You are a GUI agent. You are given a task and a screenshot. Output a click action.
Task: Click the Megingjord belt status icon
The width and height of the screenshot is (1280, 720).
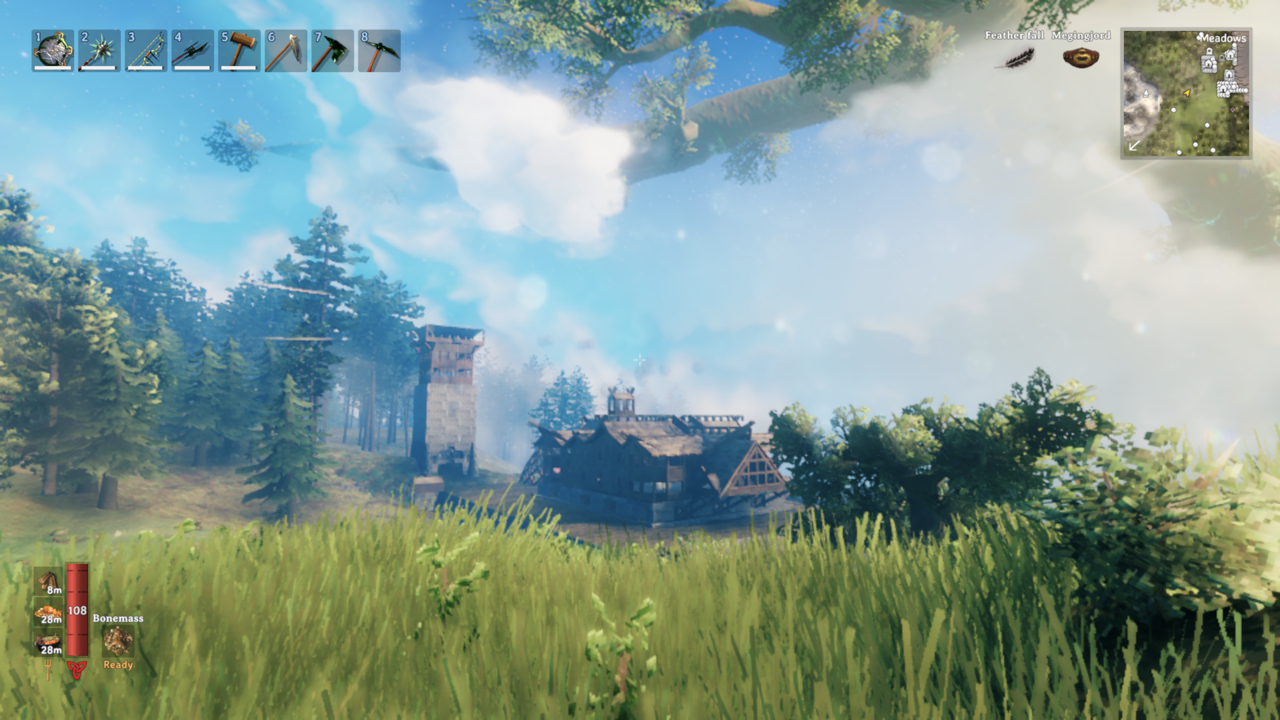click(x=1080, y=58)
